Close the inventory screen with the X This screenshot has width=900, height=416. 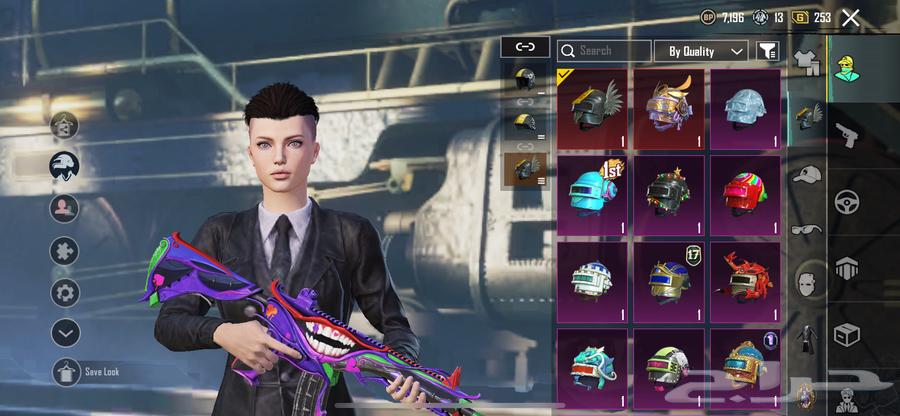tap(851, 17)
